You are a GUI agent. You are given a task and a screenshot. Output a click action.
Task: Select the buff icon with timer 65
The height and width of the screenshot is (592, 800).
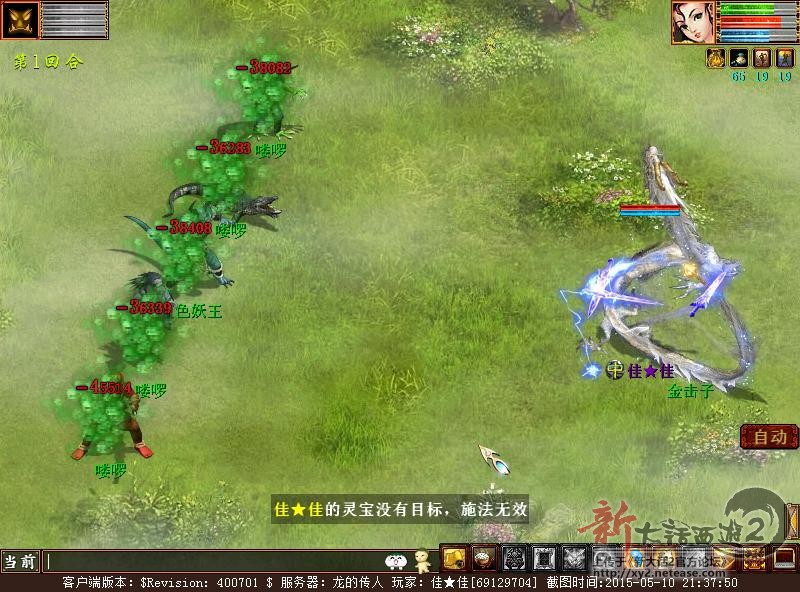point(739,58)
